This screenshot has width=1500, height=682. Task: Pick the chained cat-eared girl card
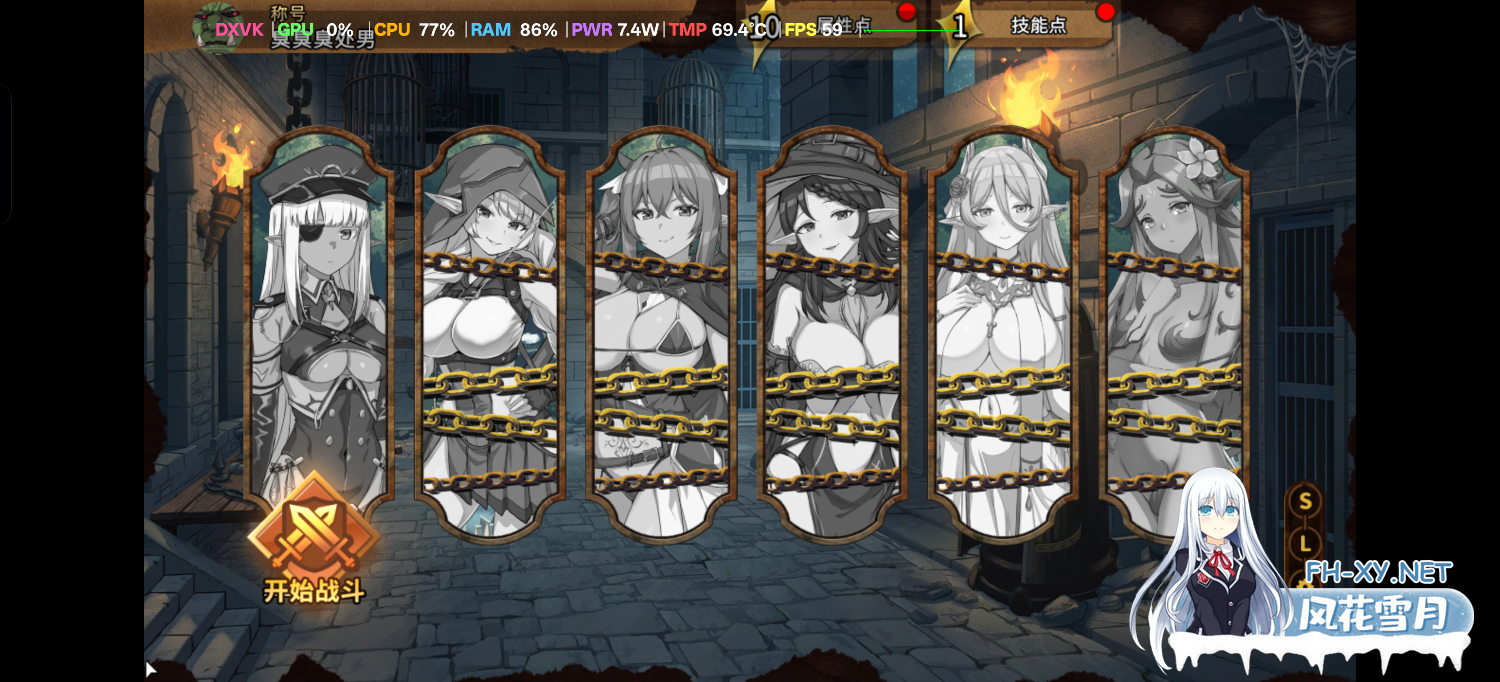pyautogui.click(x=661, y=330)
